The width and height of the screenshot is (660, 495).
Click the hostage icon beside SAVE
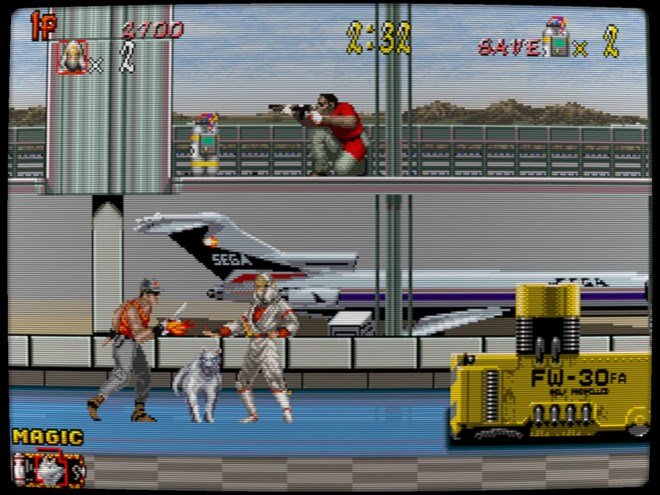pyautogui.click(x=554, y=40)
